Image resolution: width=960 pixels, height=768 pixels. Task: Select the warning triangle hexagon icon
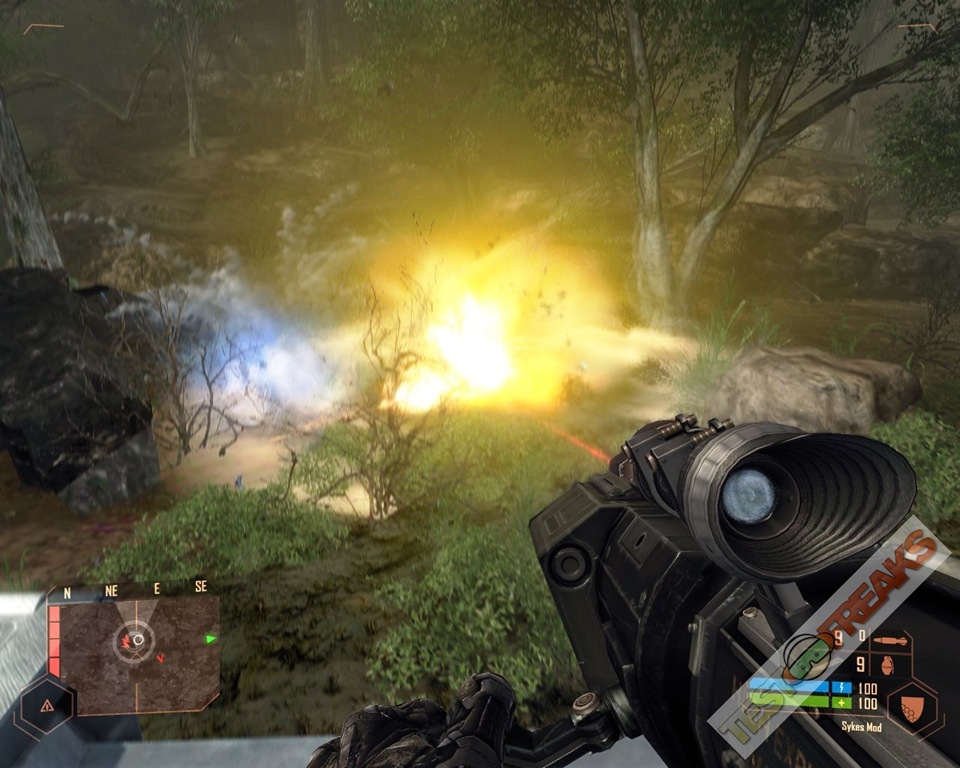pos(46,706)
